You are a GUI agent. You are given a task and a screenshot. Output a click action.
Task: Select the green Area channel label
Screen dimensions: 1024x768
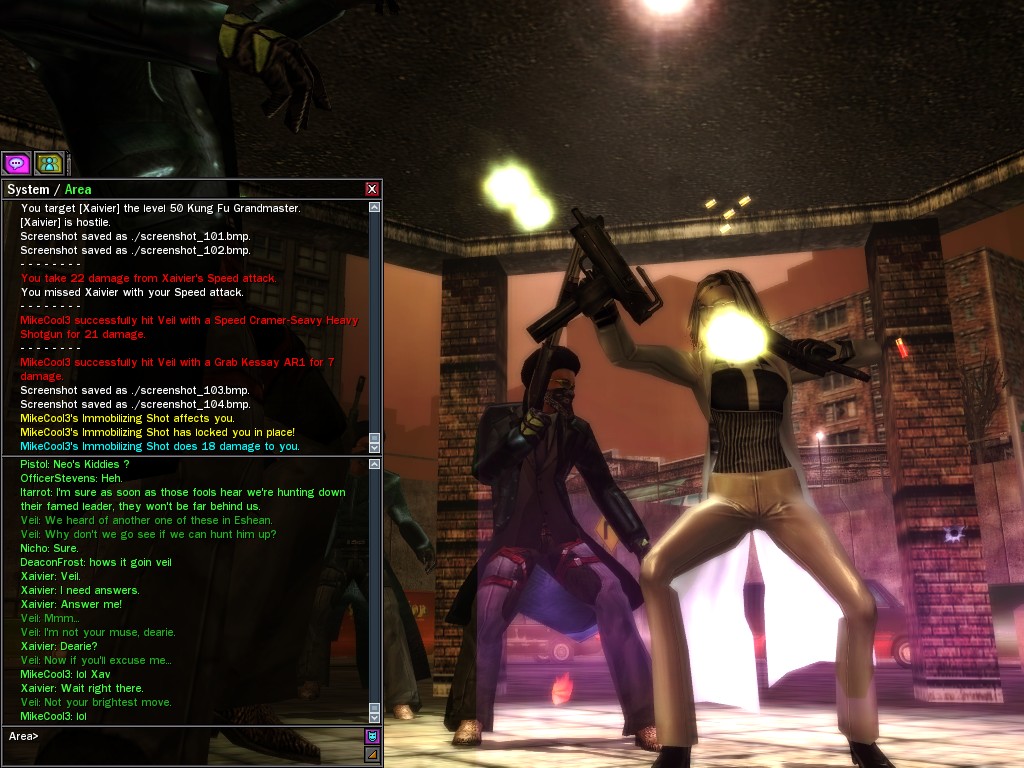coord(78,189)
